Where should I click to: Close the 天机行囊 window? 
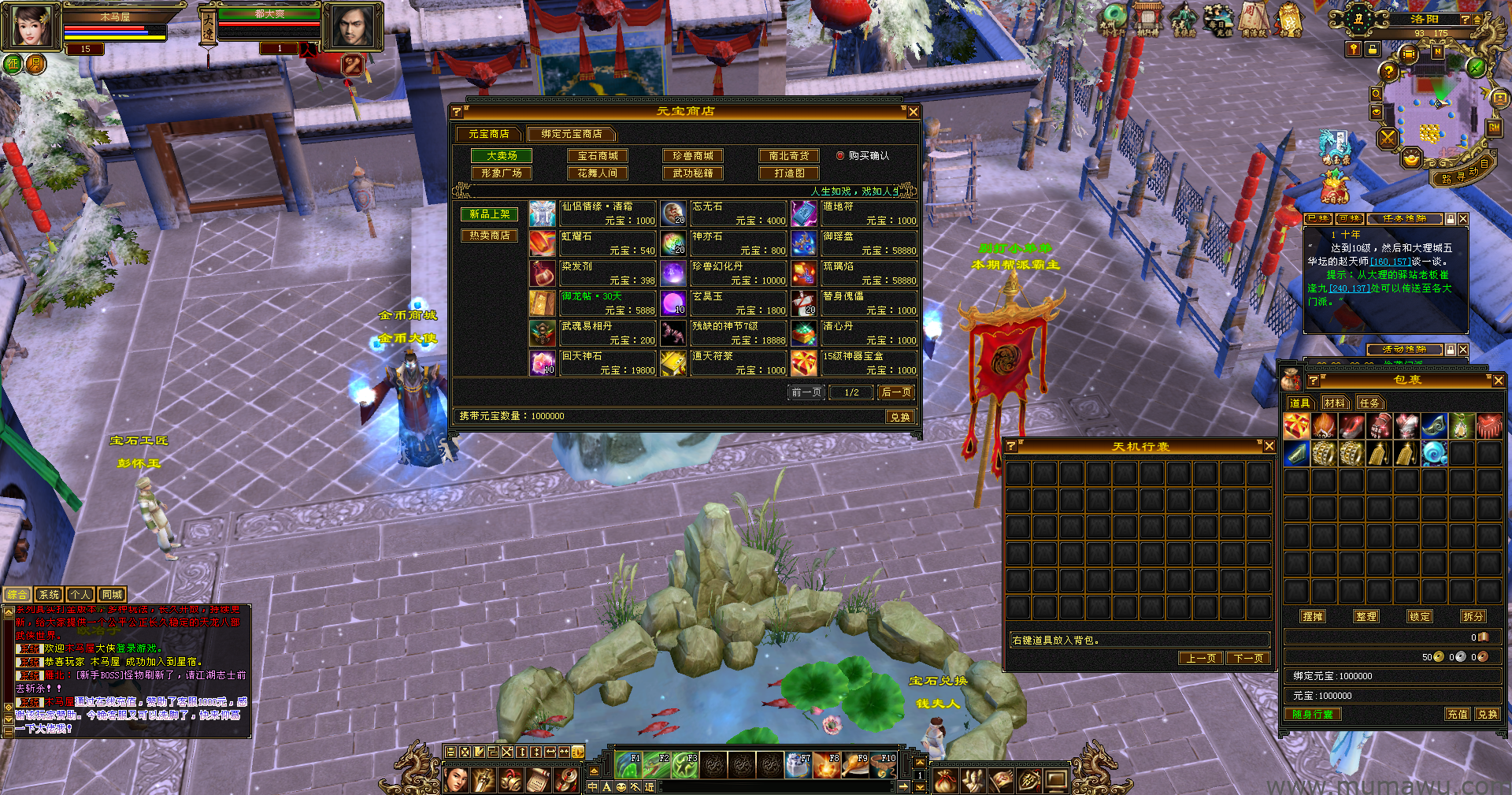[1269, 447]
